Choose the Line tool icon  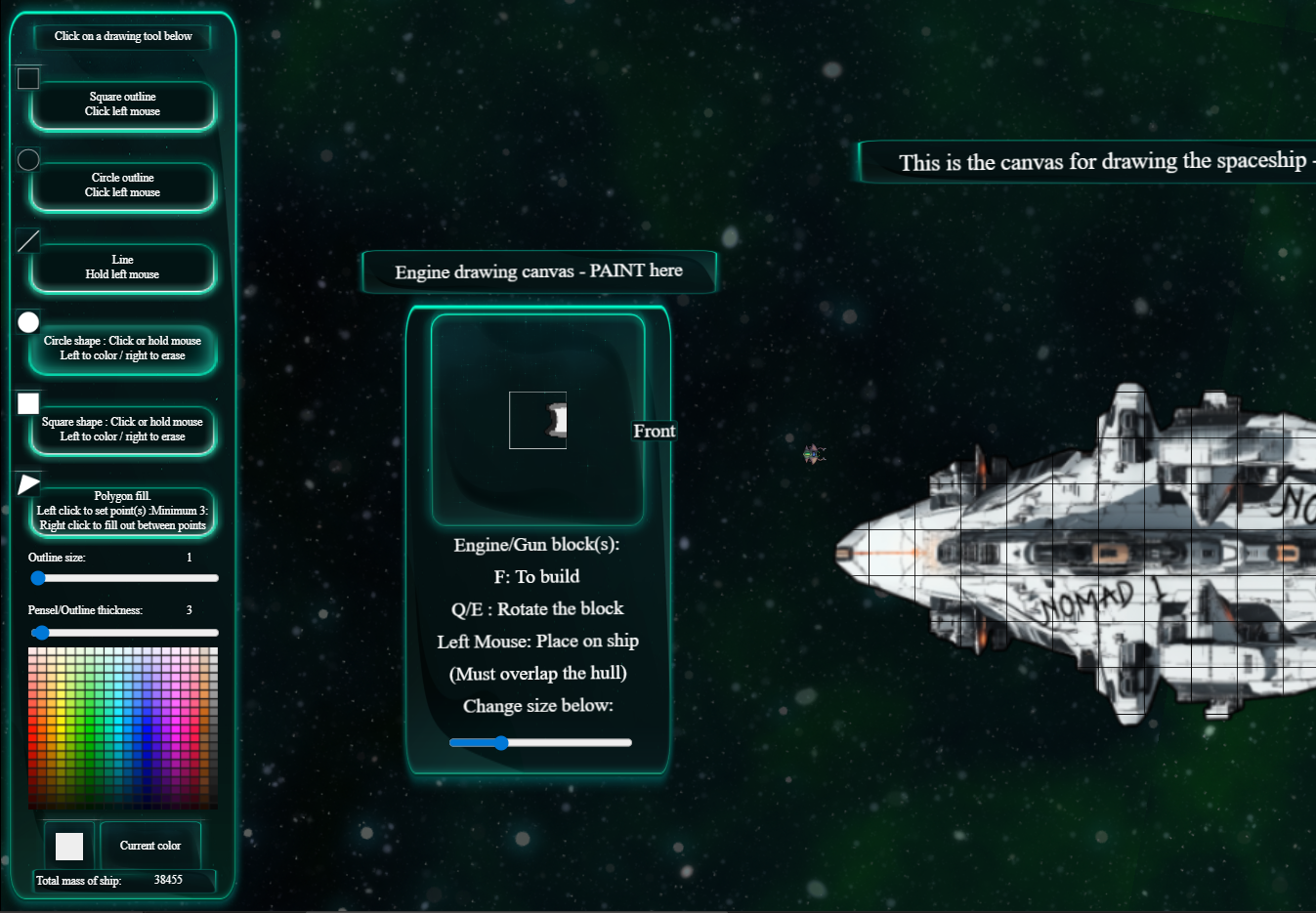coord(27,239)
